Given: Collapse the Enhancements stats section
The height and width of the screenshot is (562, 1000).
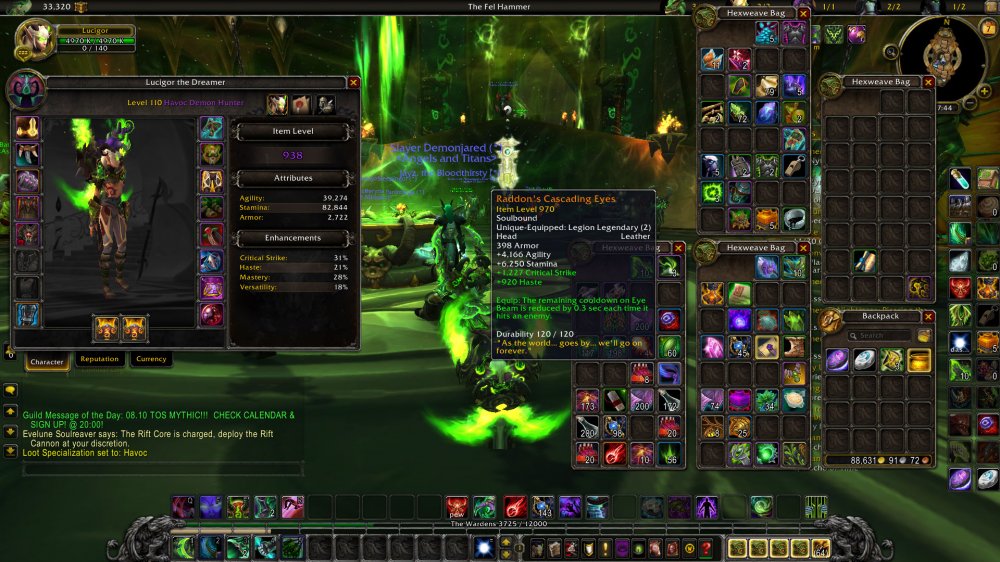Looking at the screenshot, I should 294,238.
